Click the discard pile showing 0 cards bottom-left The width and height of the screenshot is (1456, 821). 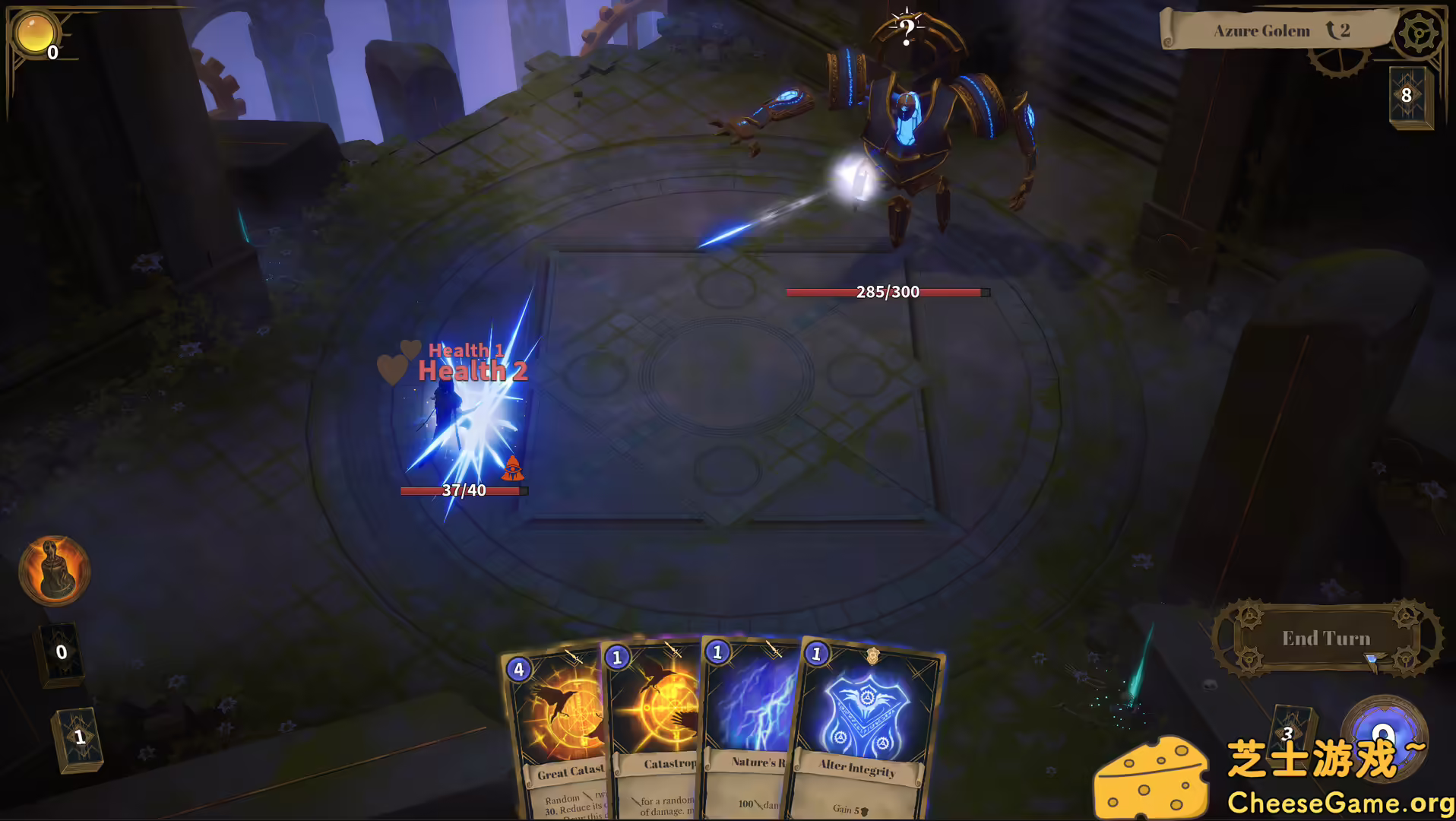click(x=59, y=652)
